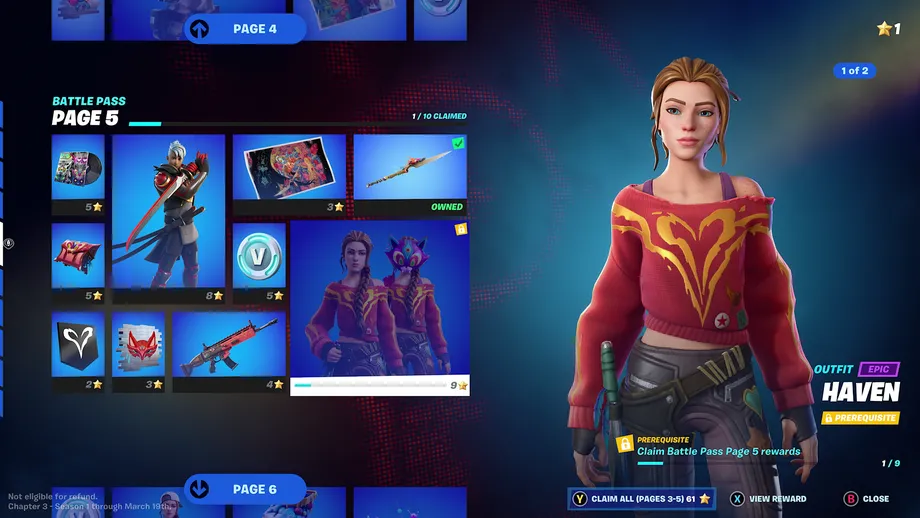
Task: Select the samurai outfit reward tile
Action: [x=169, y=216]
